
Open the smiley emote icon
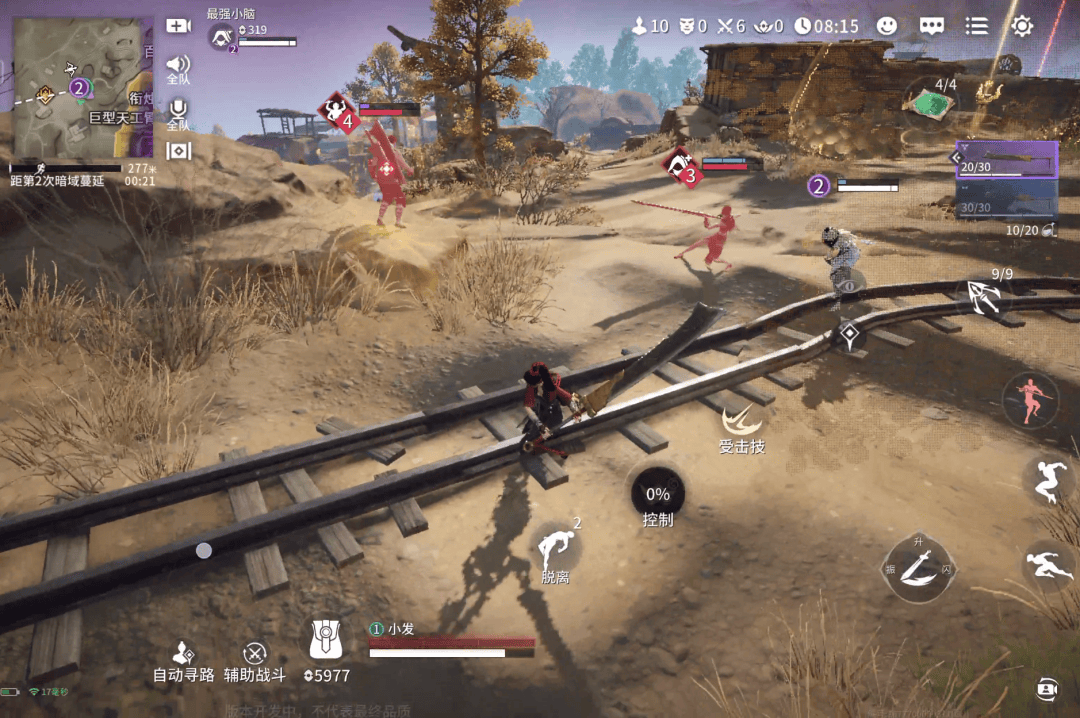tap(887, 26)
